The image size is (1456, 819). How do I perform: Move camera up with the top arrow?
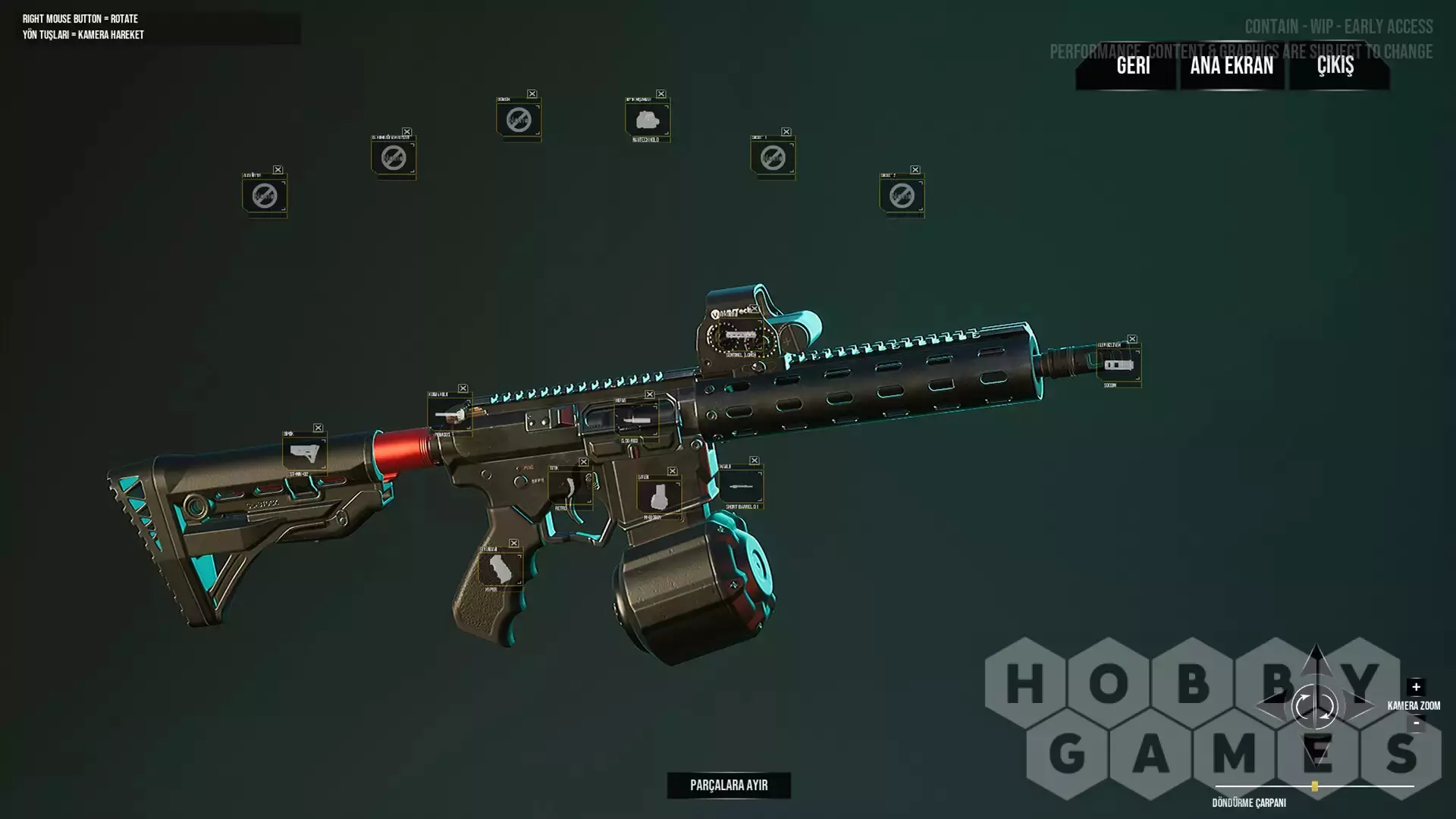1316,657
